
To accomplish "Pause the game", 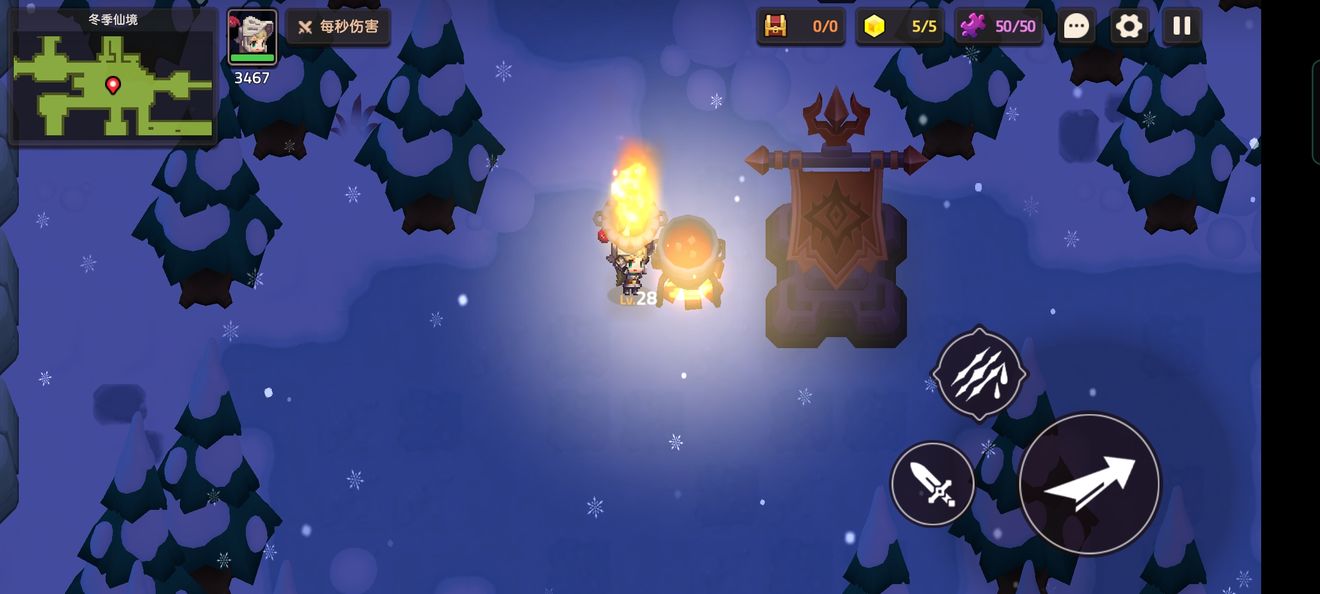I will 1182,26.
